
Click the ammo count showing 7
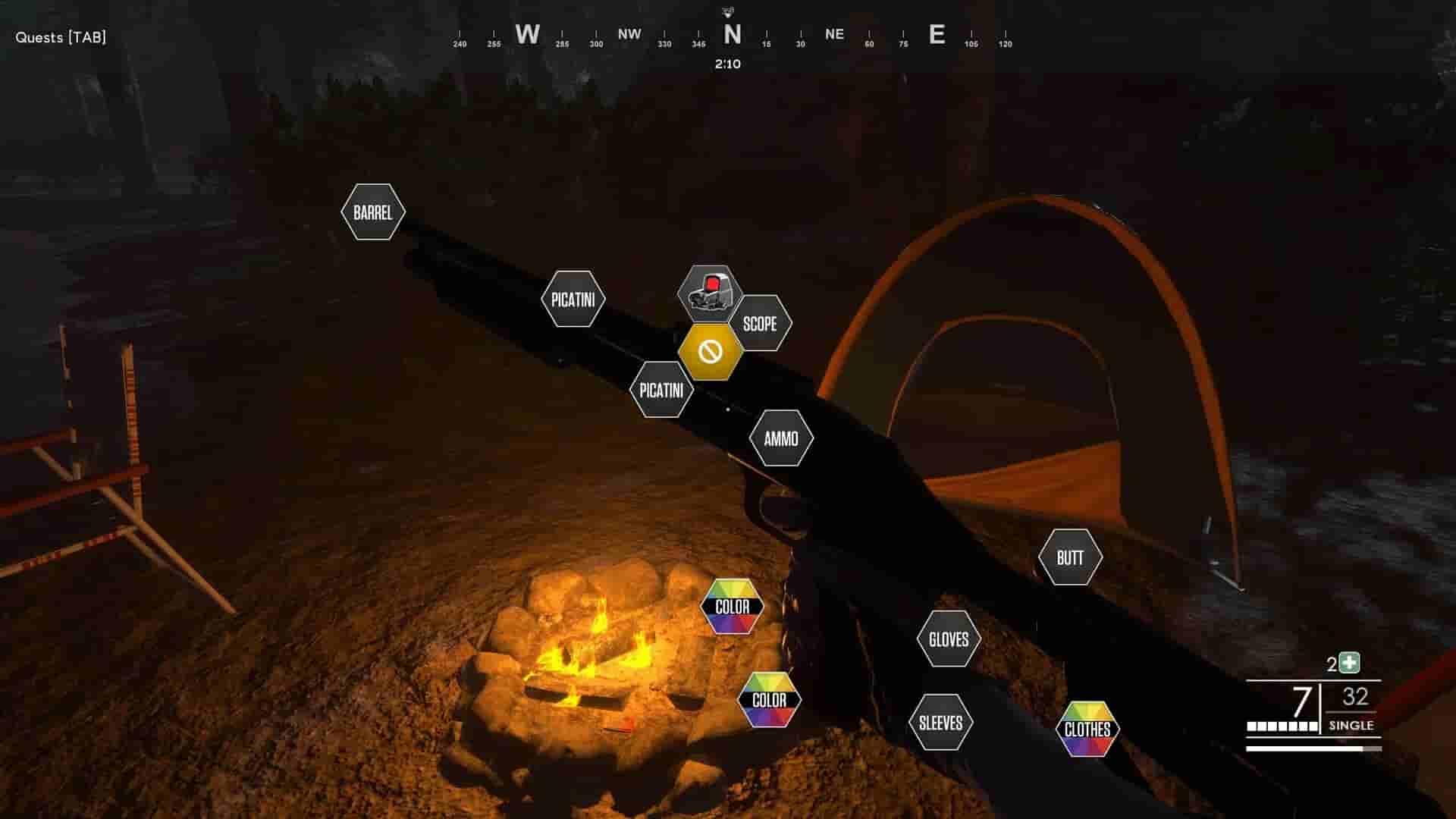(x=1301, y=701)
